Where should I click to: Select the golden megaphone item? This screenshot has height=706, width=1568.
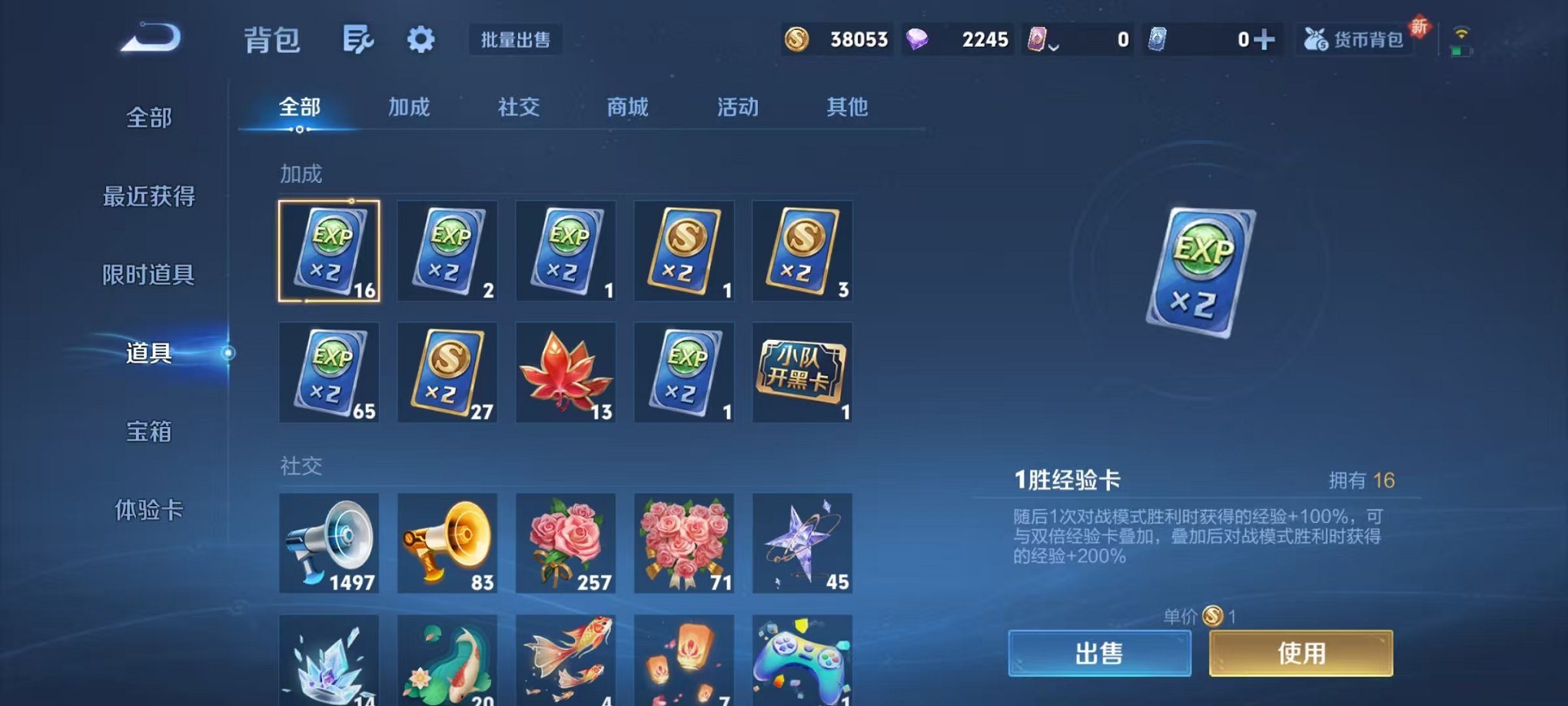click(447, 544)
